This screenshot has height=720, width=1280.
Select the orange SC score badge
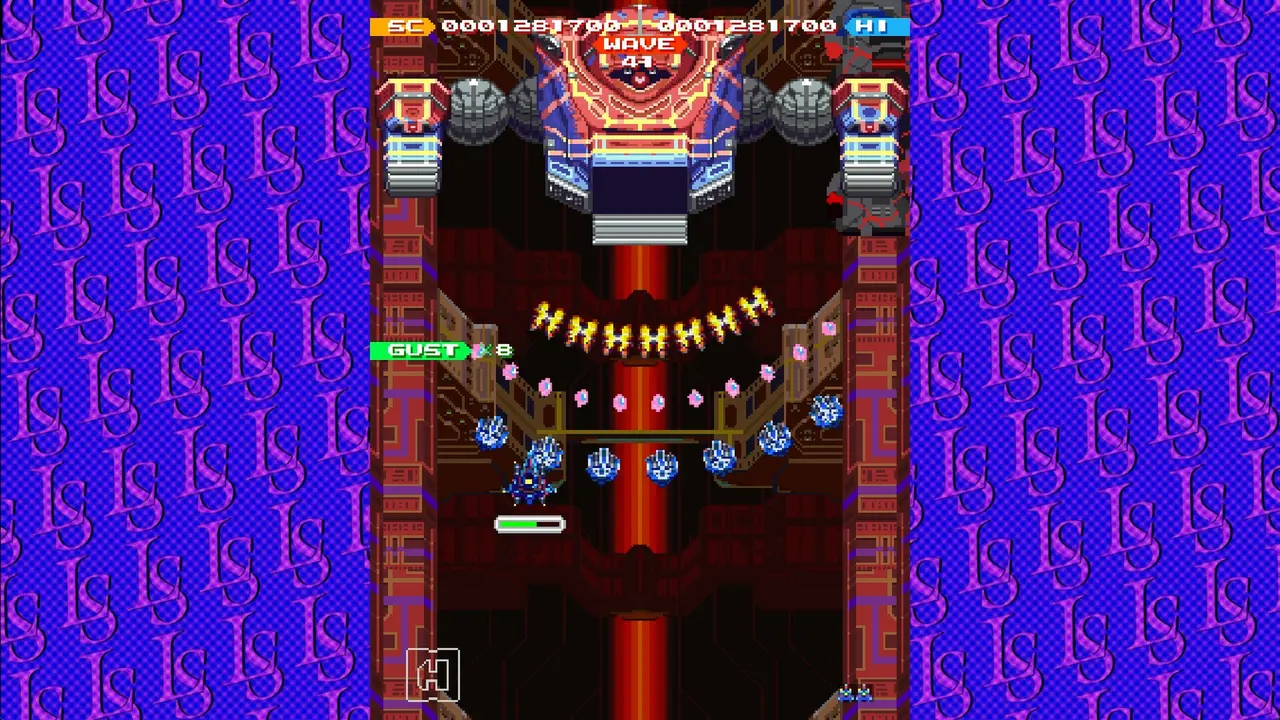pyautogui.click(x=404, y=26)
